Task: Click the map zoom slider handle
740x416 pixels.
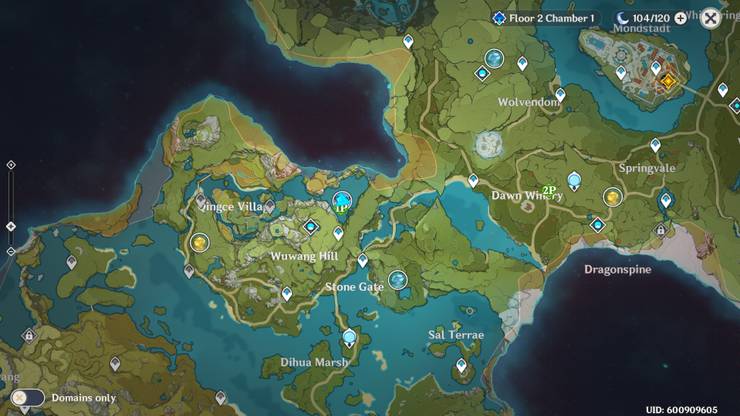Action: (11, 226)
